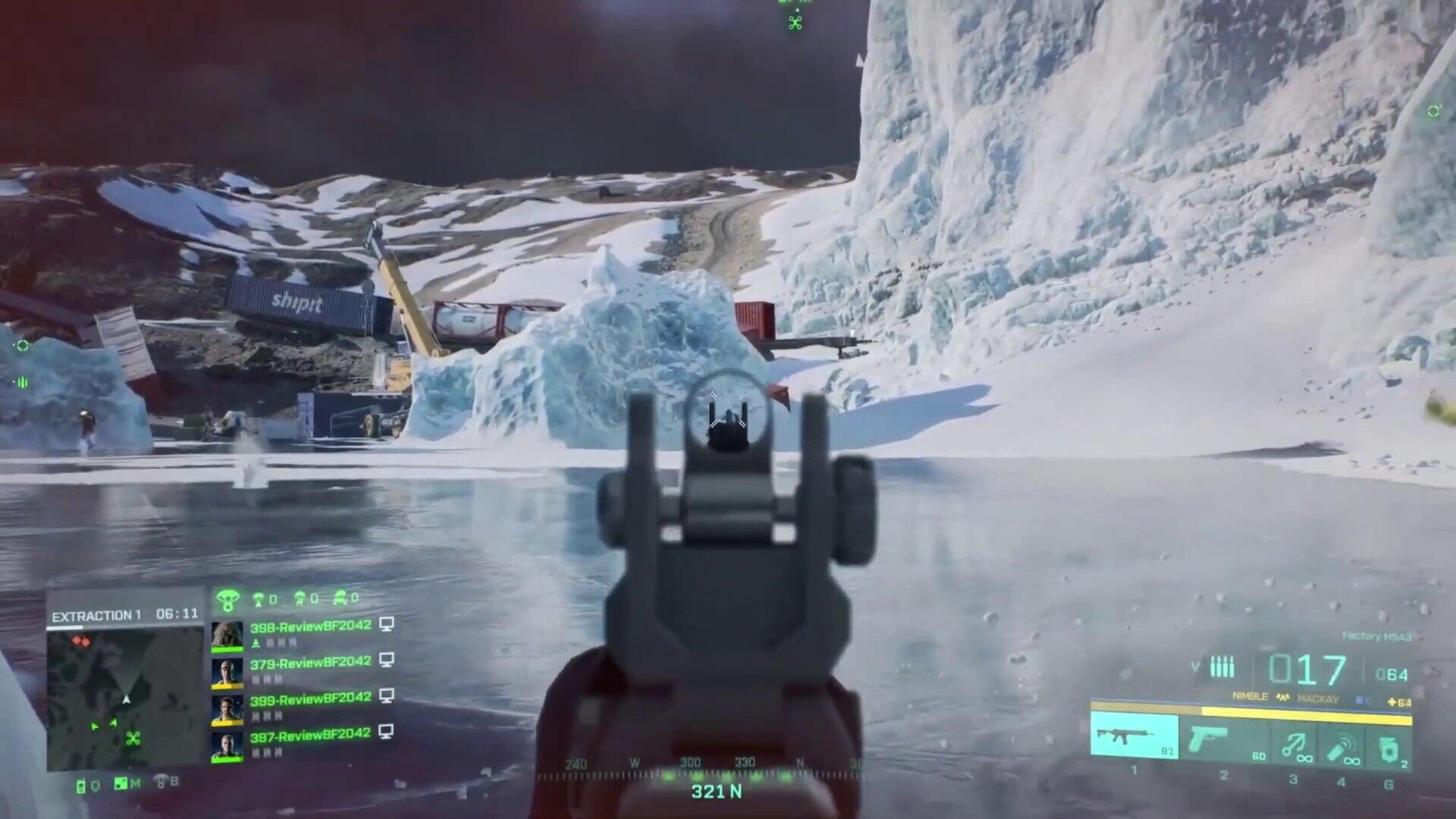Open the minimap
Viewport: 1456px width, 819px height.
[125, 699]
